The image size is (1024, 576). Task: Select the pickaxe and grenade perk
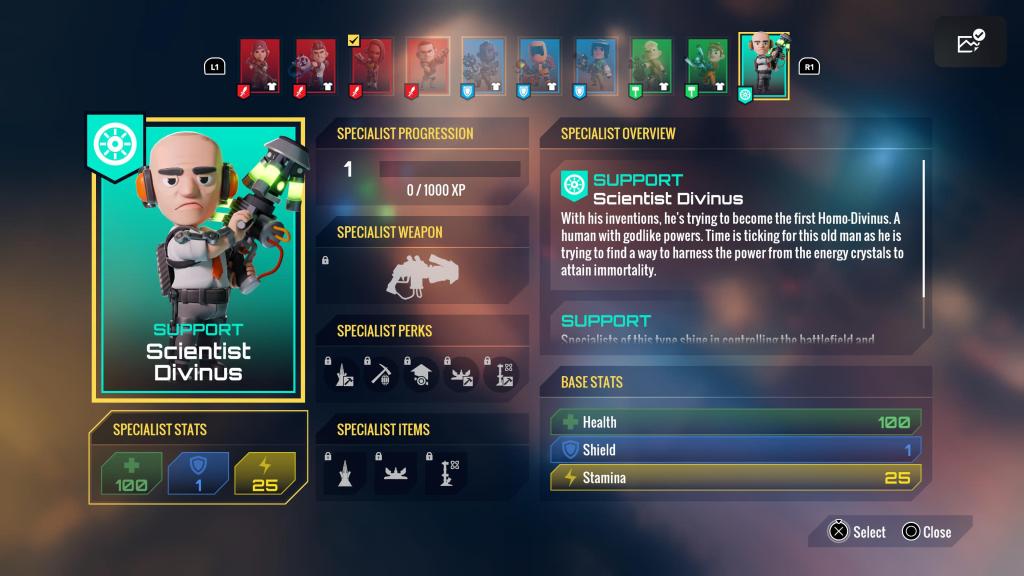pos(383,373)
